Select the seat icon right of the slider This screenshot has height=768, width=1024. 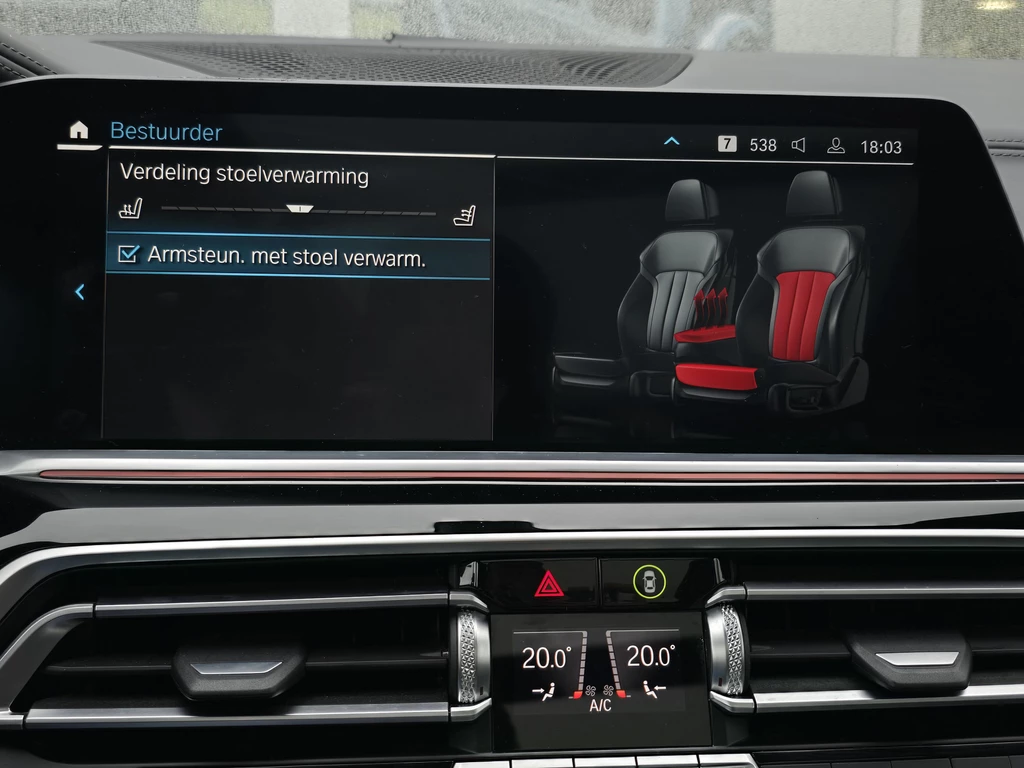pos(464,214)
